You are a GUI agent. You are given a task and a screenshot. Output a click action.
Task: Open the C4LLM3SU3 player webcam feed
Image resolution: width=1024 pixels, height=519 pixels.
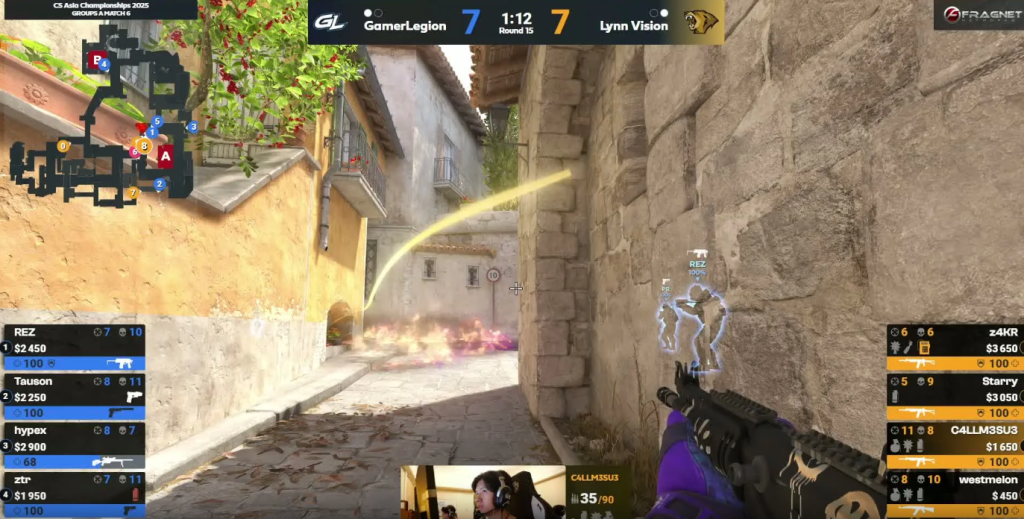pos(483,492)
